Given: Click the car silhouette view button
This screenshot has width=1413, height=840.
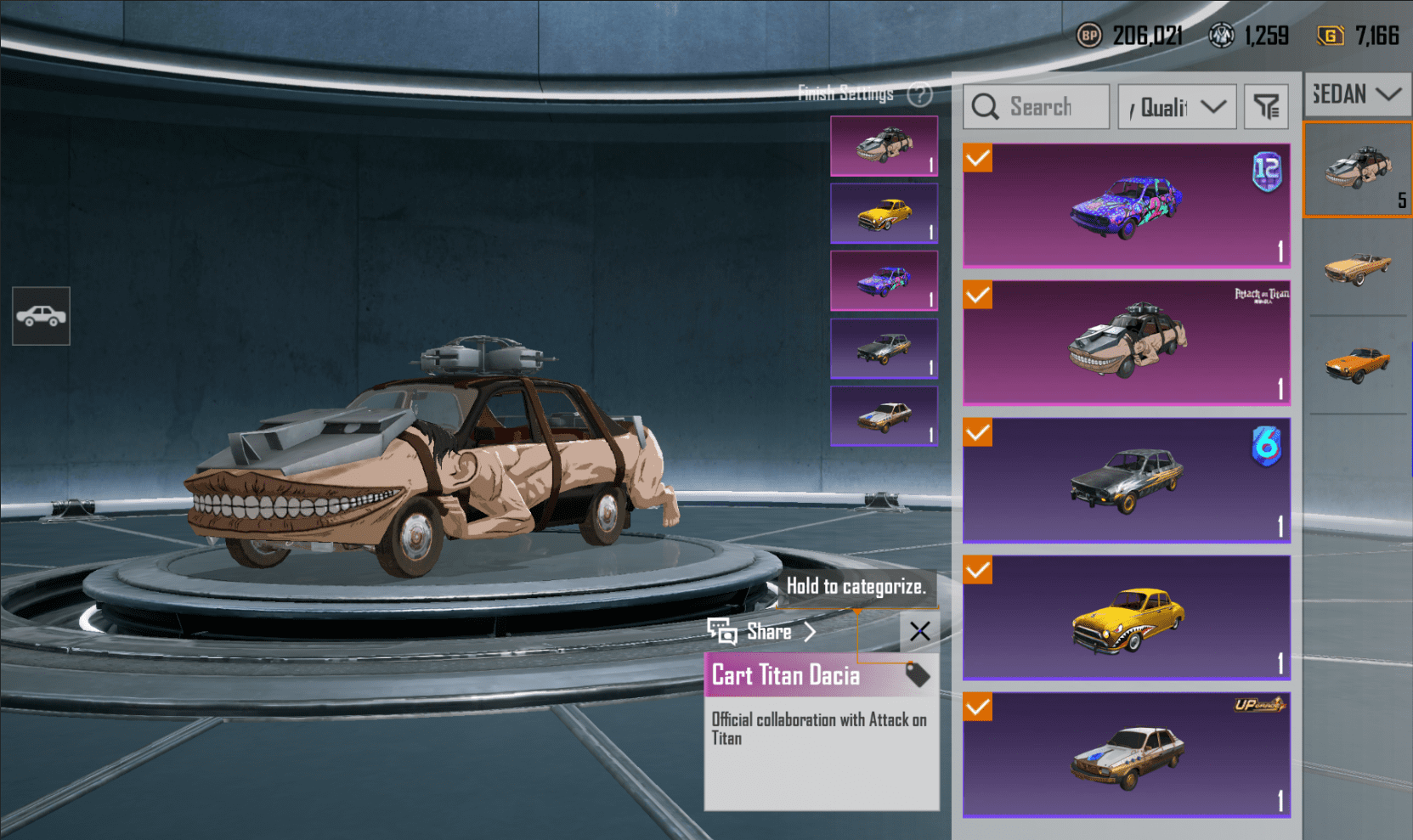Looking at the screenshot, I should (x=41, y=317).
